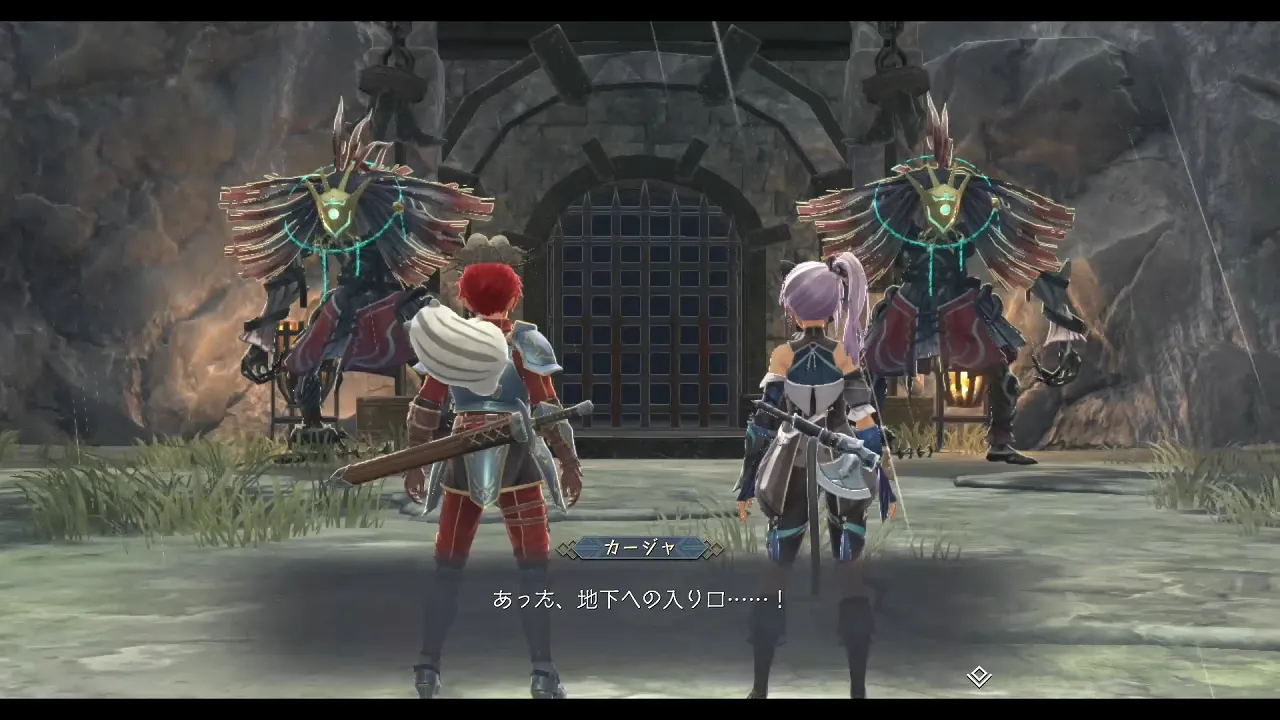Click the diamond dialogue continue indicator
The height and width of the screenshot is (720, 1280).
978,677
